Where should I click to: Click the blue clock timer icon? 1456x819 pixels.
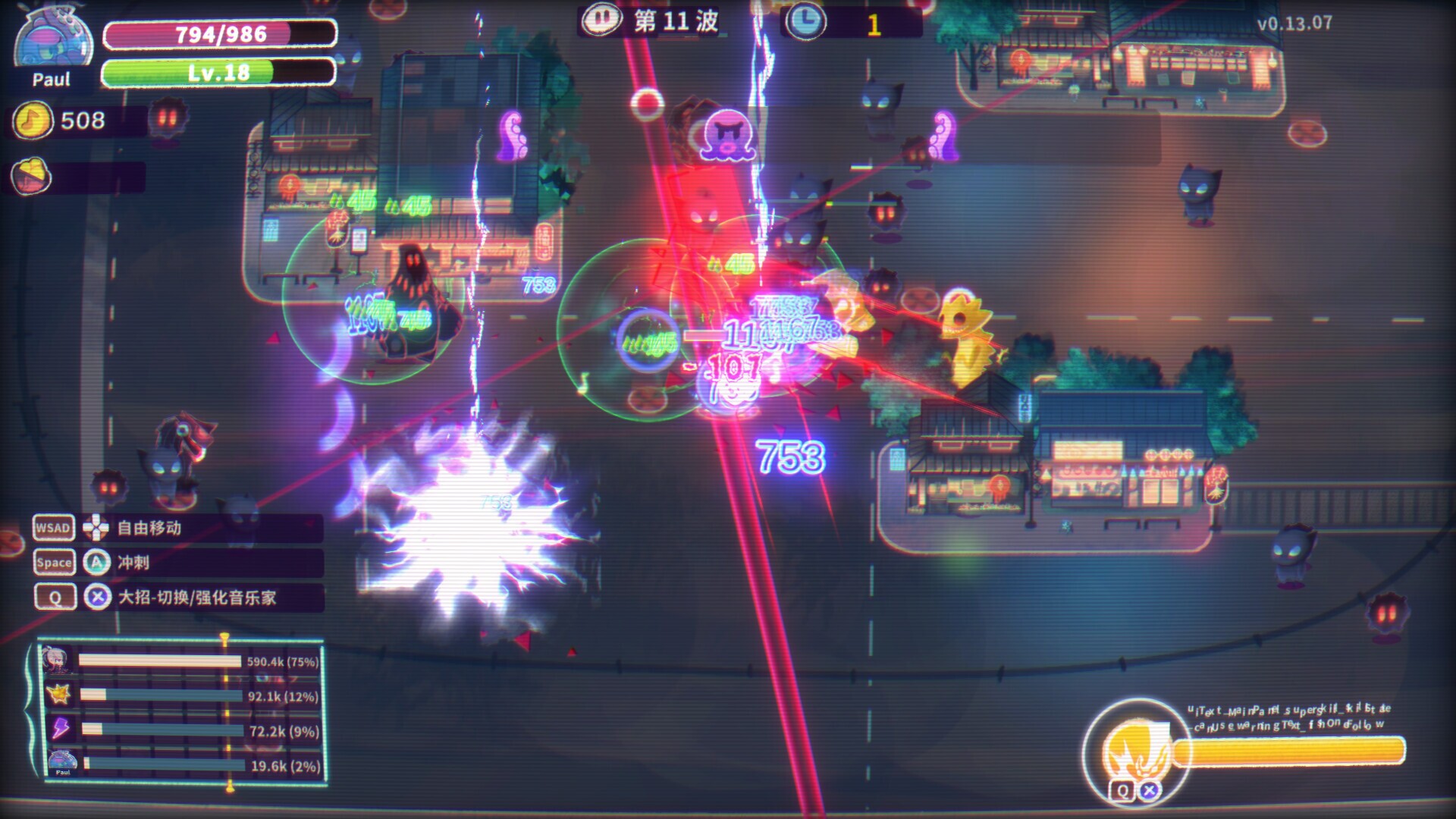(805, 21)
